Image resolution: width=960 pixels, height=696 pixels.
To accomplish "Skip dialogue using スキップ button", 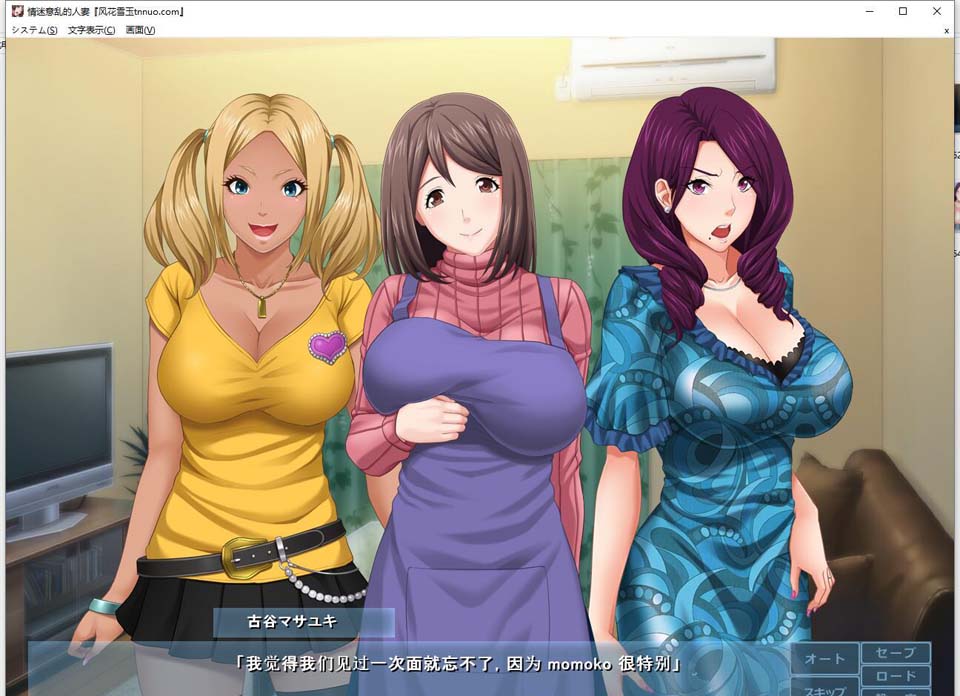I will 825,688.
